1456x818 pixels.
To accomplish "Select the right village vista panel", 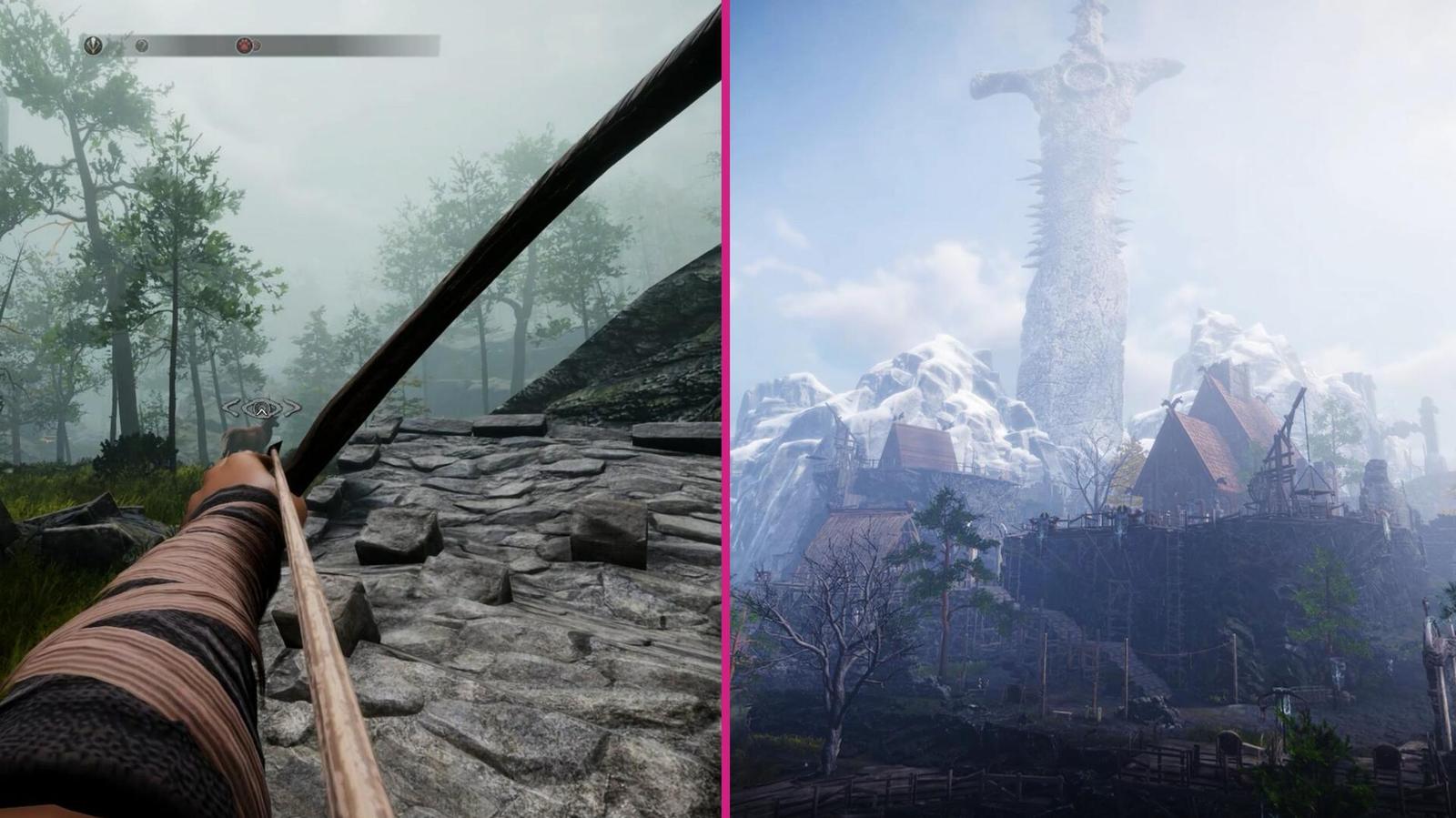I will click(1092, 409).
